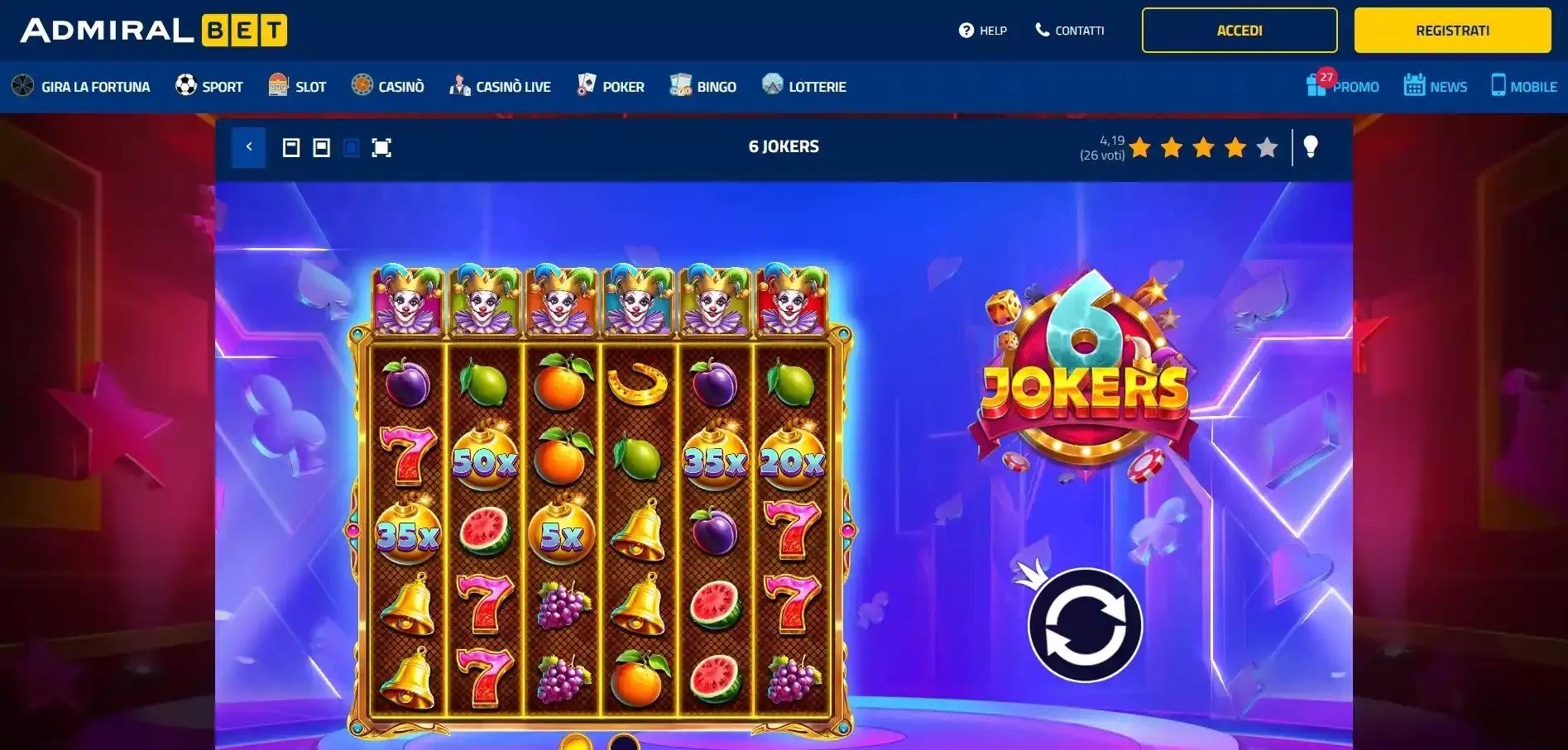Open the Bingo section icon
The height and width of the screenshot is (750, 1568).
680,84
